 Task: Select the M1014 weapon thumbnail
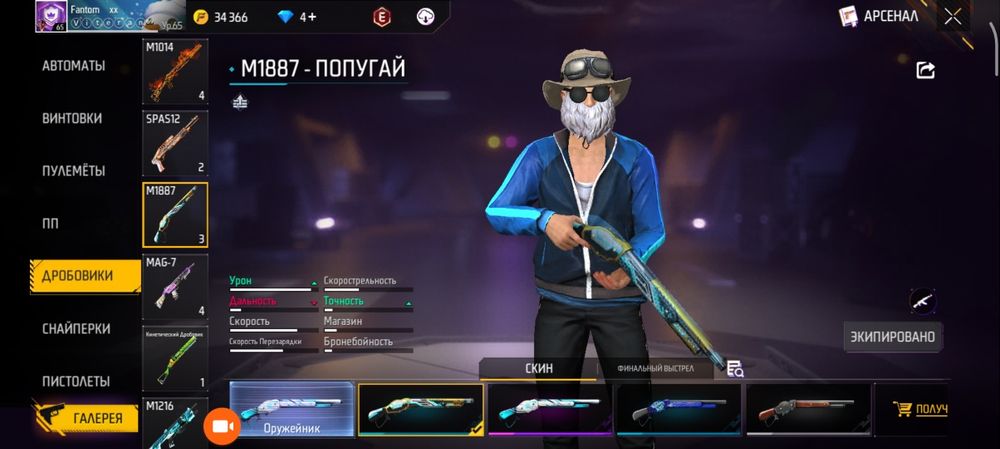point(175,71)
